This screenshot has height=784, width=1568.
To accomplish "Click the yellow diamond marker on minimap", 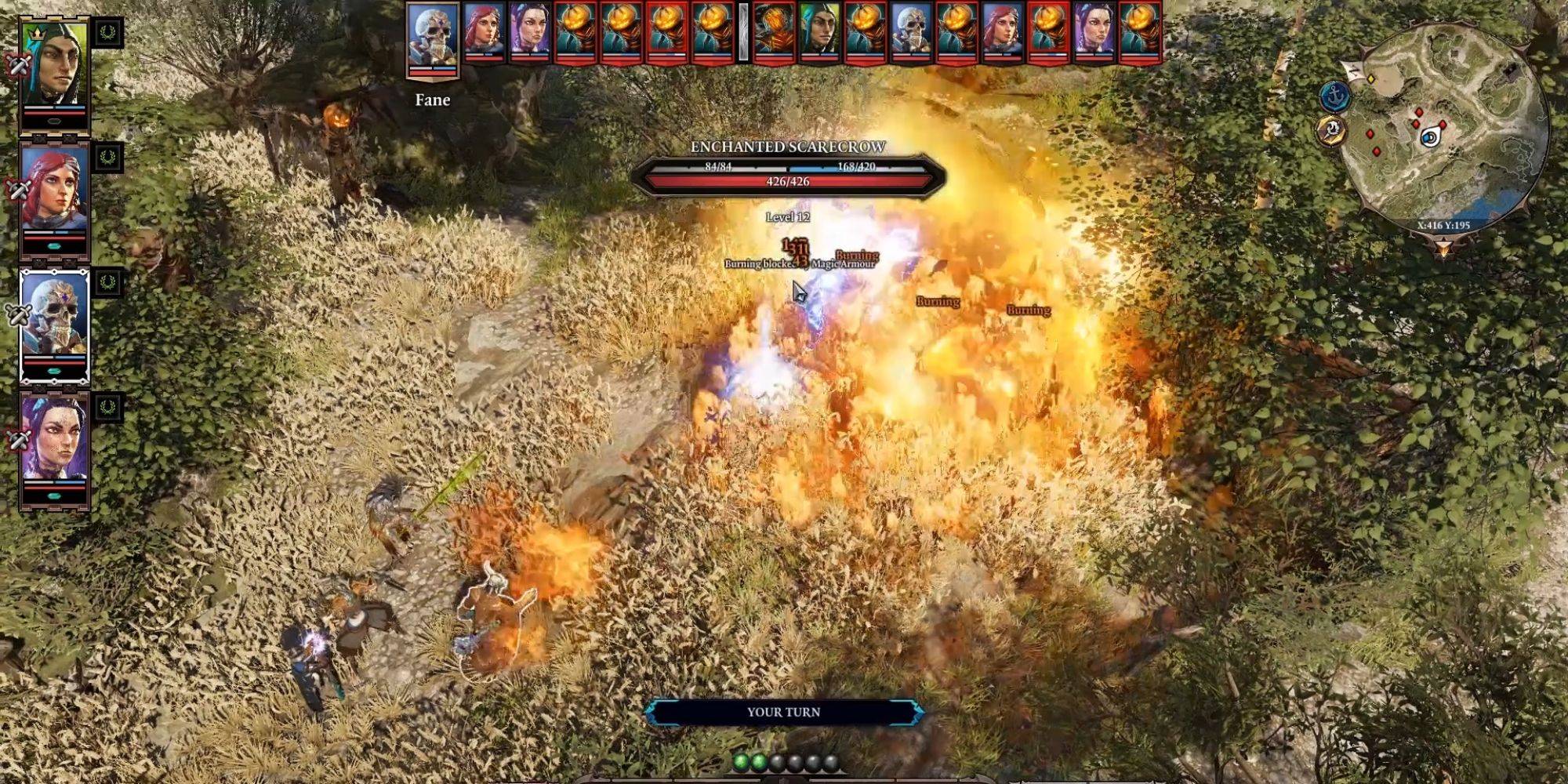I will pyautogui.click(x=1371, y=79).
